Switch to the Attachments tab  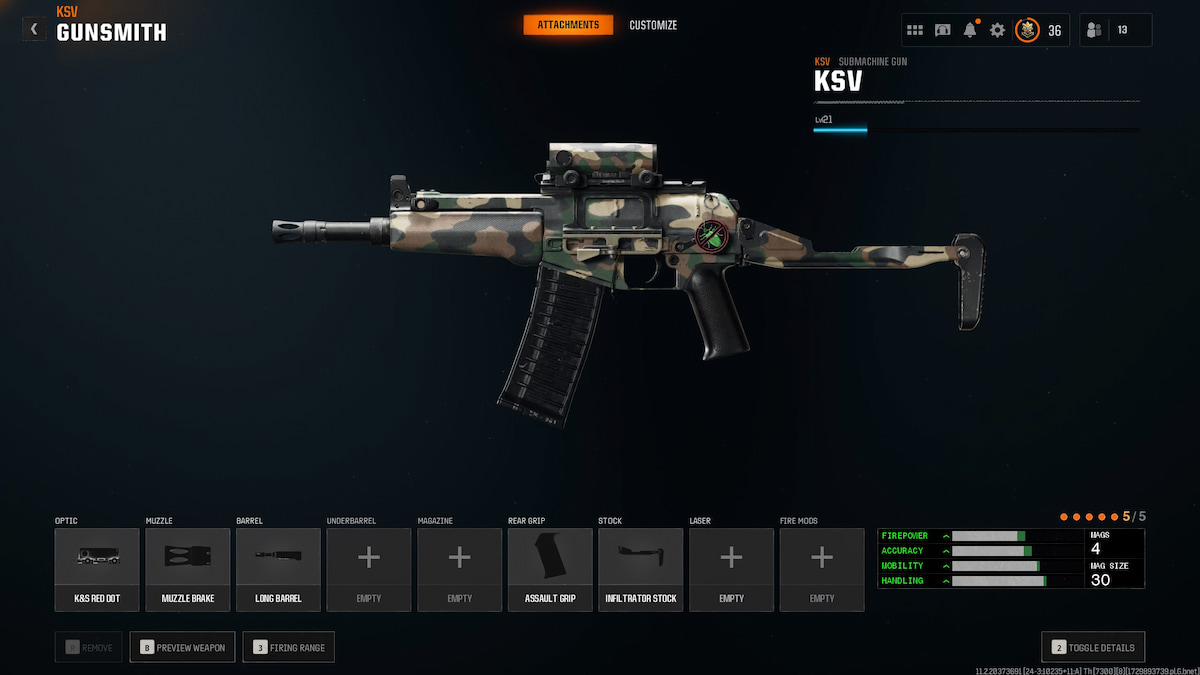(x=568, y=24)
